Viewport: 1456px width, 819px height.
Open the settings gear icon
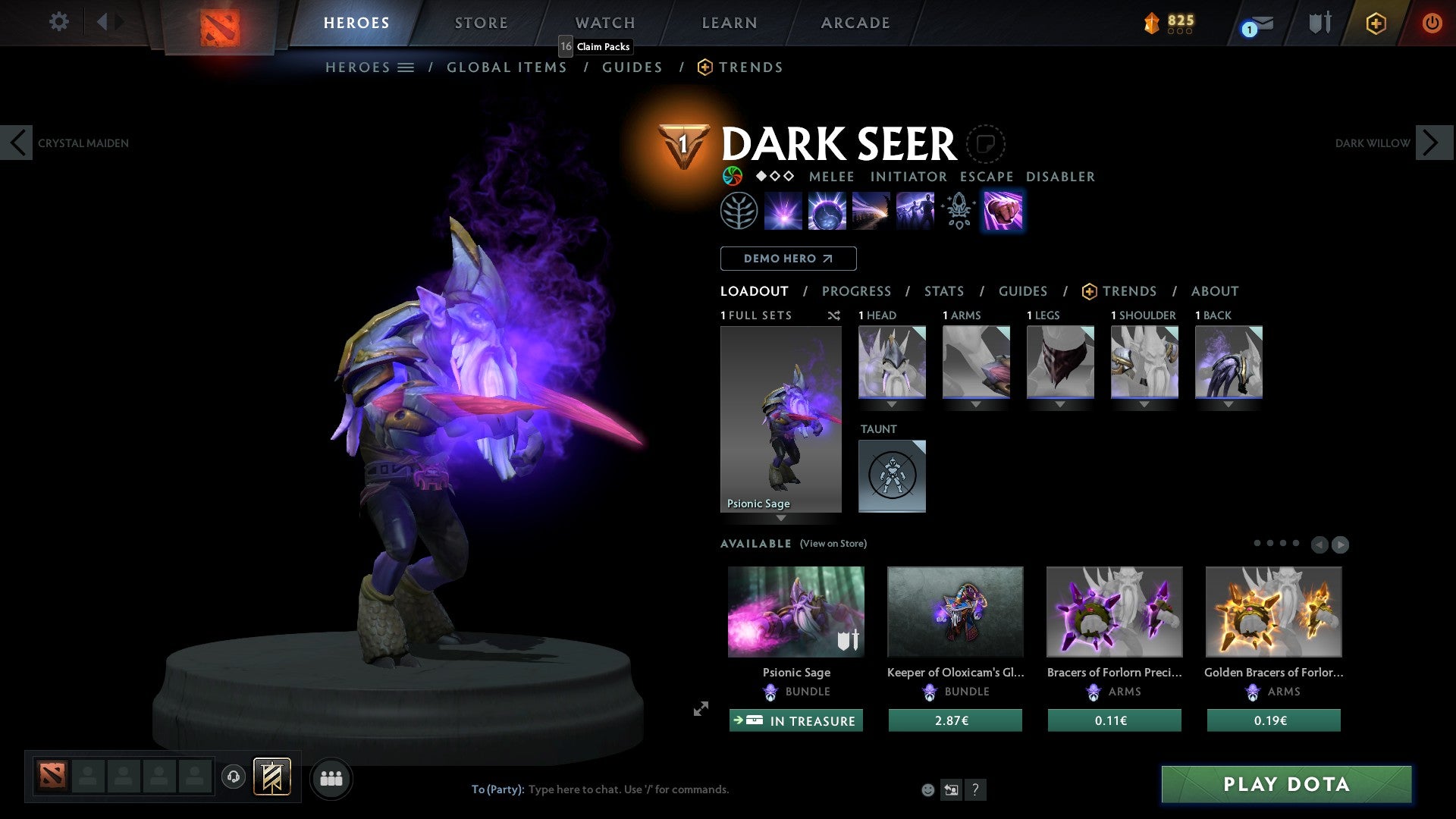click(58, 22)
